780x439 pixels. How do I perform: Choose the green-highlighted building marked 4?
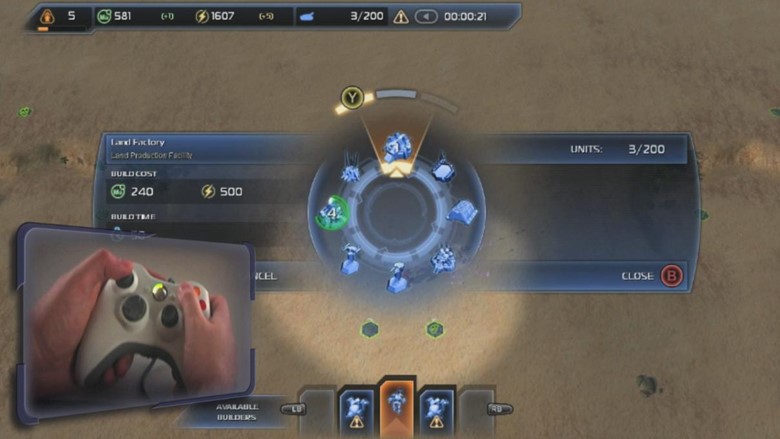(332, 213)
